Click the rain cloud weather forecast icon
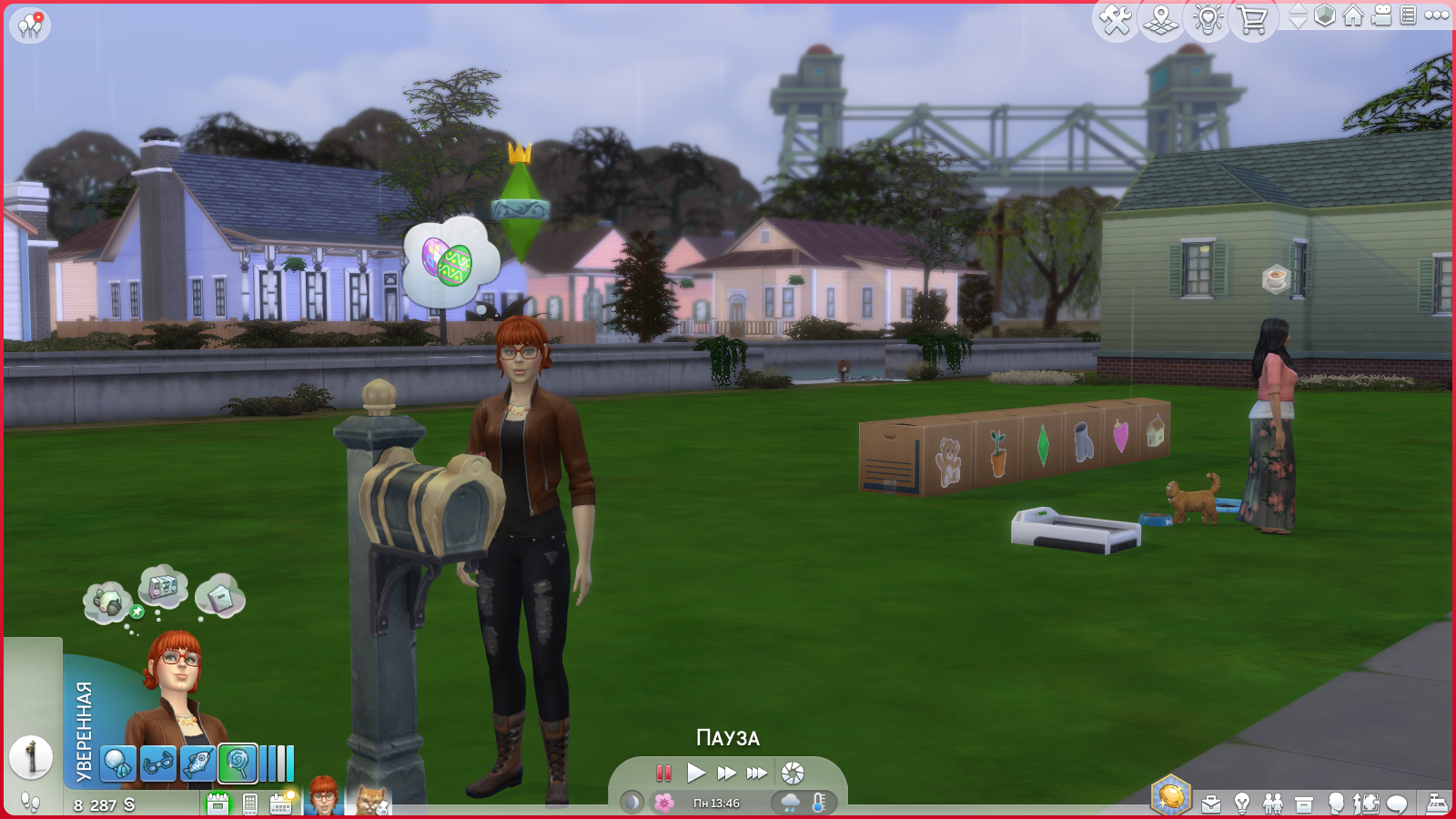 coord(790,803)
